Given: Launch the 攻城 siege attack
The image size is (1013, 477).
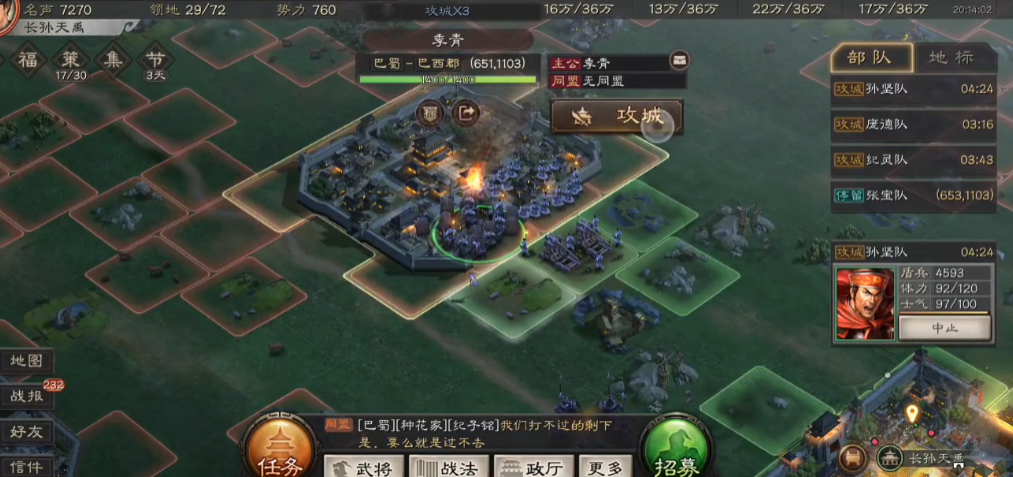Looking at the screenshot, I should [x=617, y=117].
